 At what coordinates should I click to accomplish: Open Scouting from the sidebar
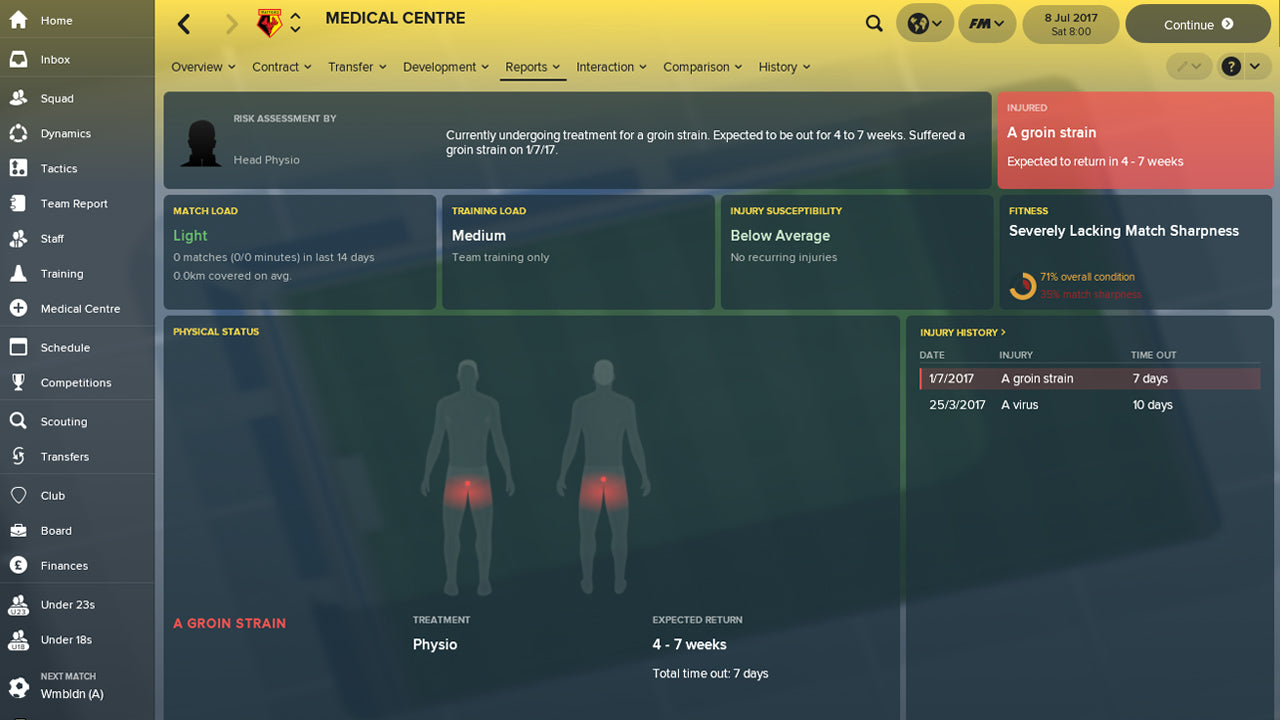point(64,422)
